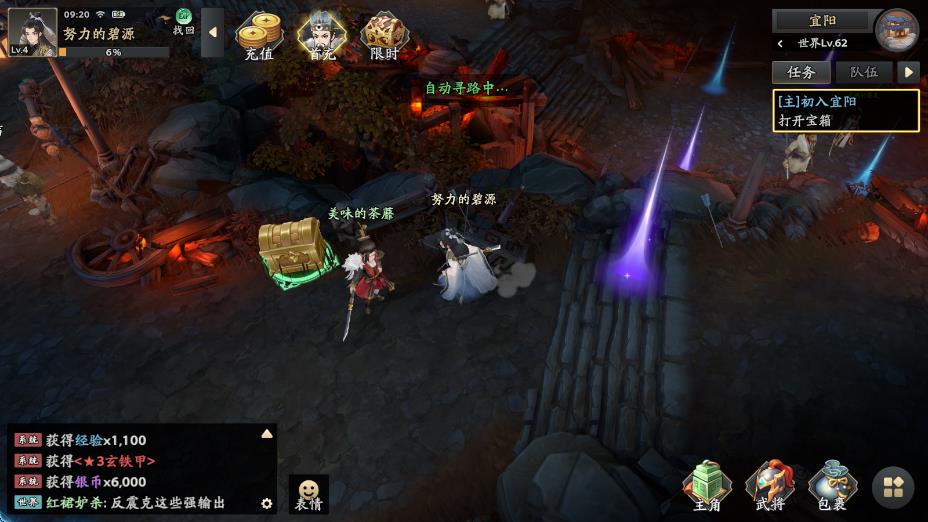Switch to the 队伍 team tab
The width and height of the screenshot is (928, 522).
point(863,72)
